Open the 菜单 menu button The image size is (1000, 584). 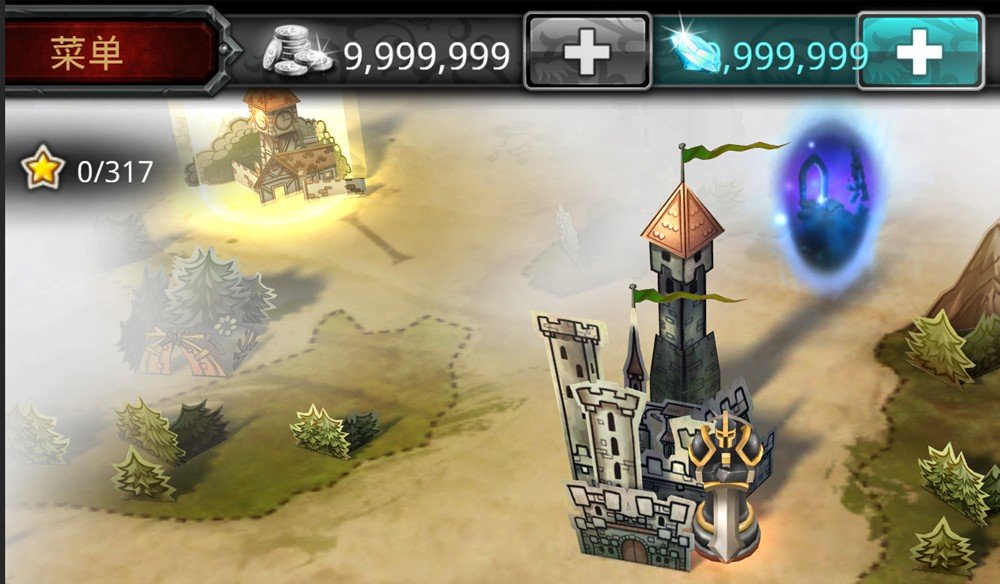click(x=110, y=52)
